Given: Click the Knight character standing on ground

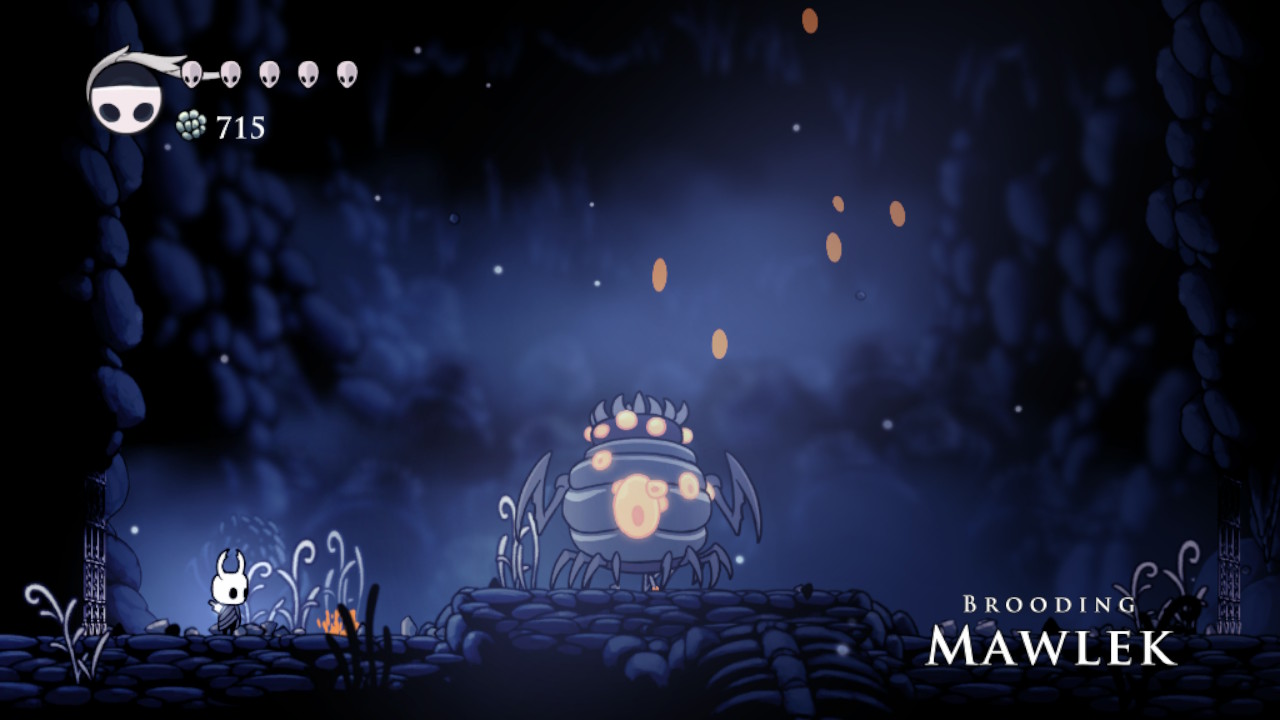Looking at the screenshot, I should 228,590.
